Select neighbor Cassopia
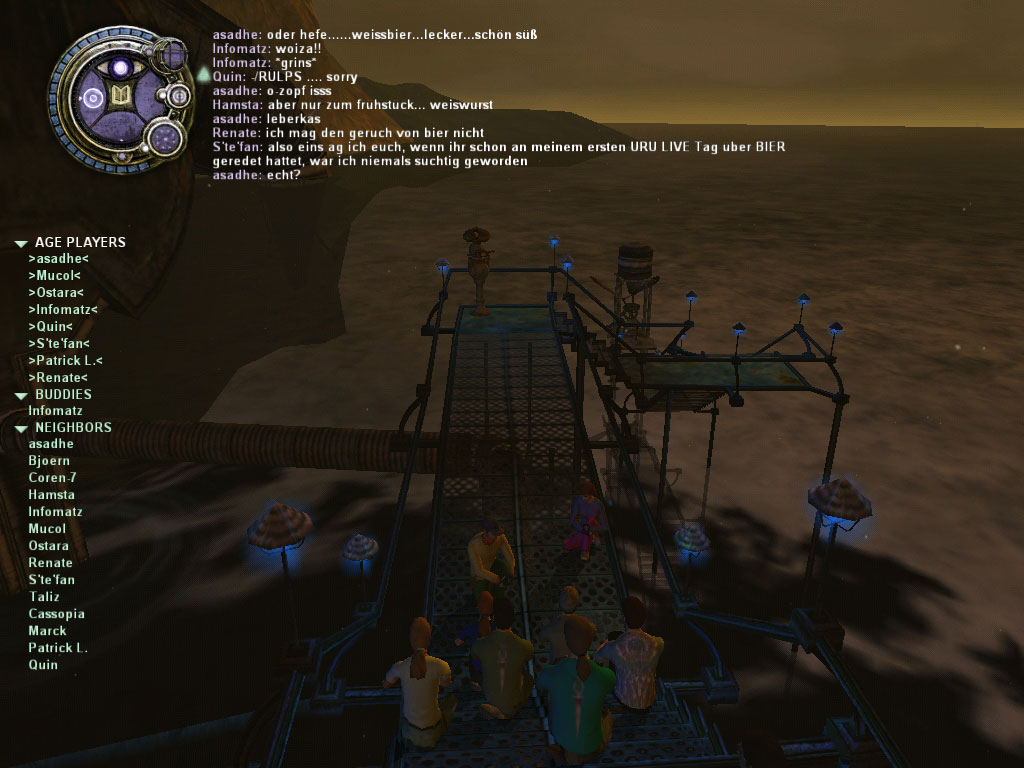The width and height of the screenshot is (1024, 768). pyautogui.click(x=56, y=614)
